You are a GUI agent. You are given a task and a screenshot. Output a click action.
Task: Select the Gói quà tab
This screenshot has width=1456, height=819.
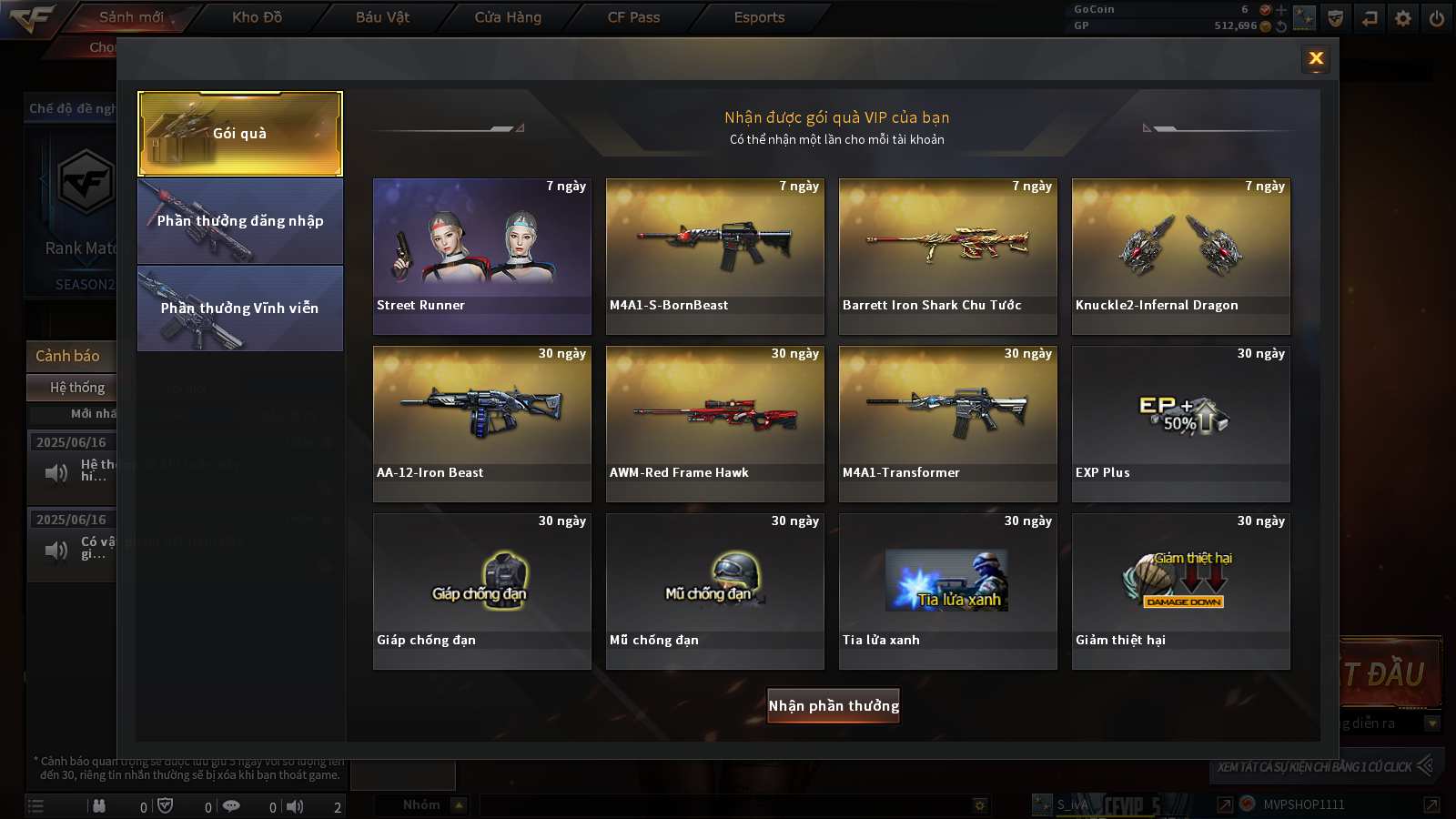(x=240, y=134)
